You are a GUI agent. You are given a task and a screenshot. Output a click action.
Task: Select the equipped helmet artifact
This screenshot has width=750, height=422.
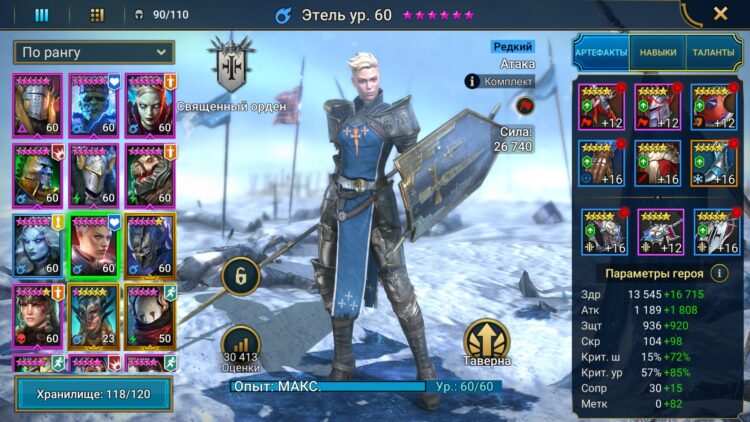[x=658, y=107]
